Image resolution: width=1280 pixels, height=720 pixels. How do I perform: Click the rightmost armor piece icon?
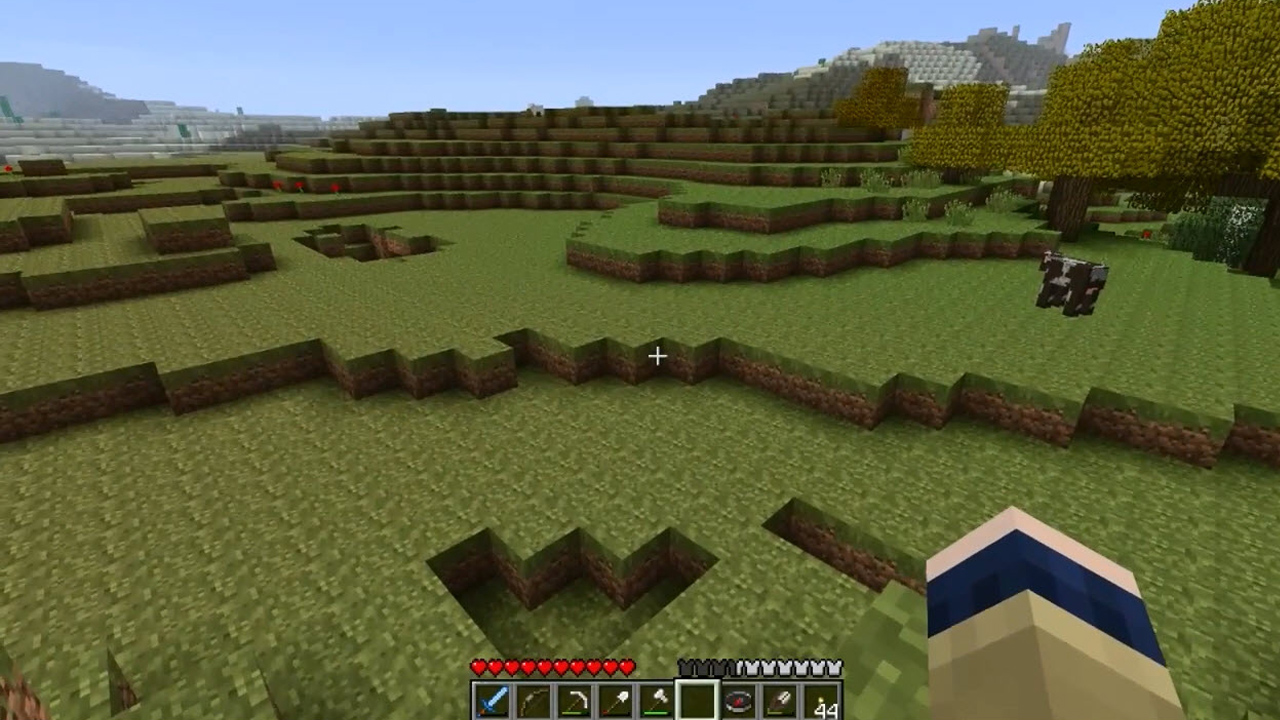coord(835,666)
